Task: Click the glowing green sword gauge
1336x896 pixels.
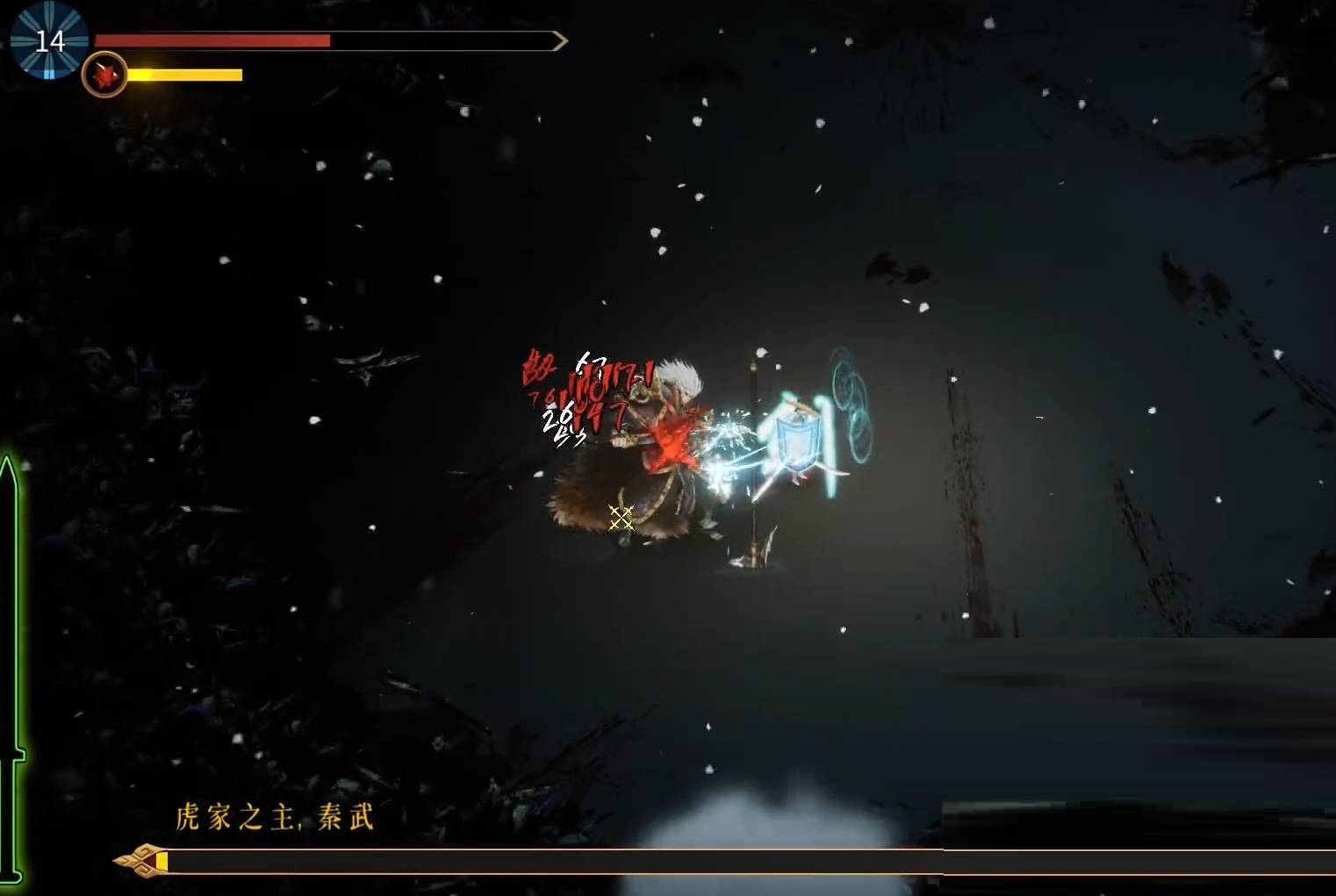Action: coord(11,667)
